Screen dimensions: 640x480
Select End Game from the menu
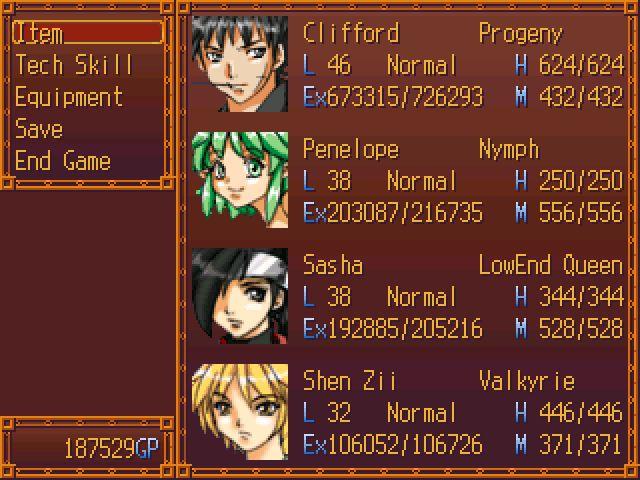tap(62, 161)
